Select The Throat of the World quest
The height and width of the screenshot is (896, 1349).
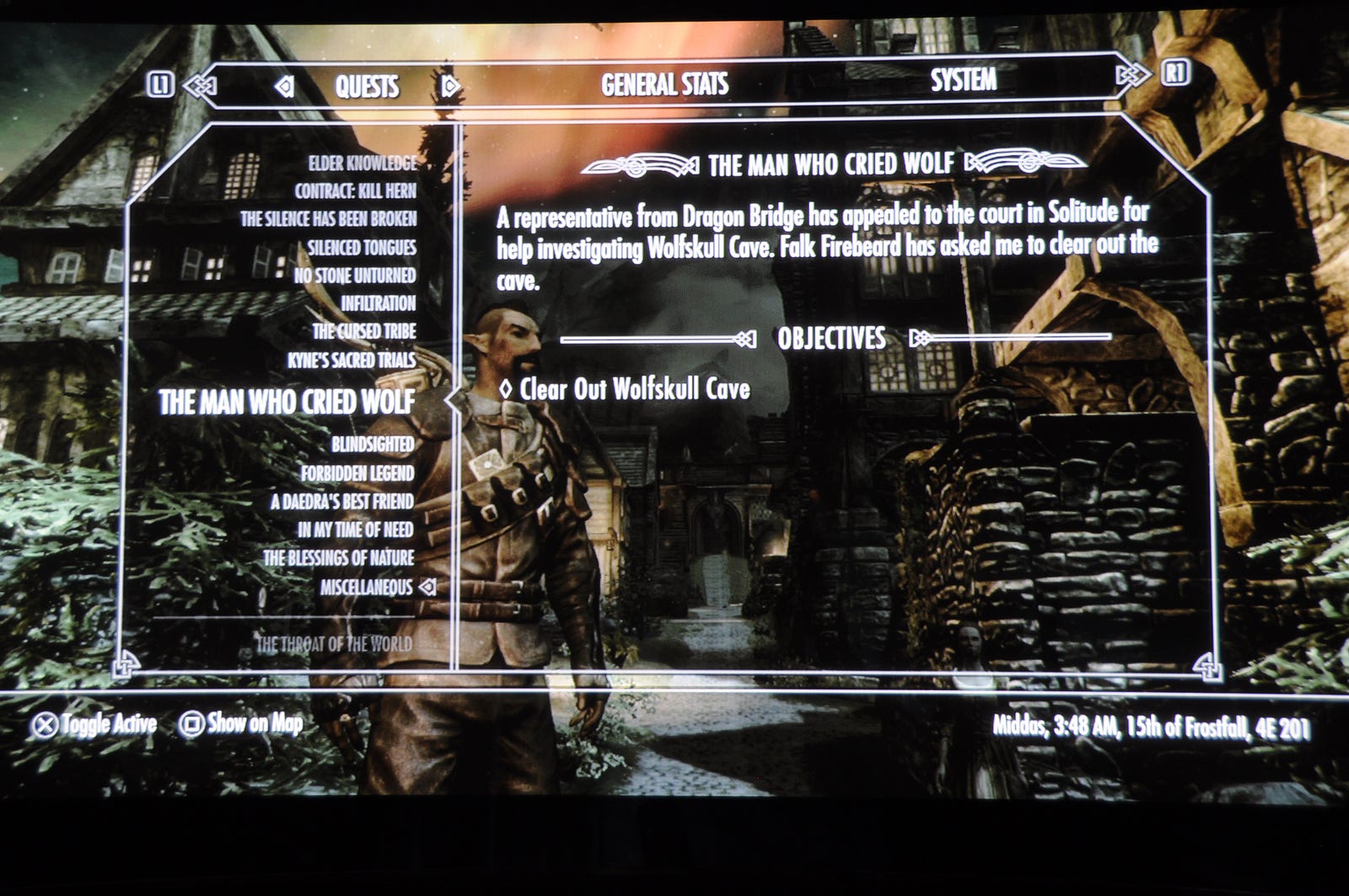click(334, 644)
